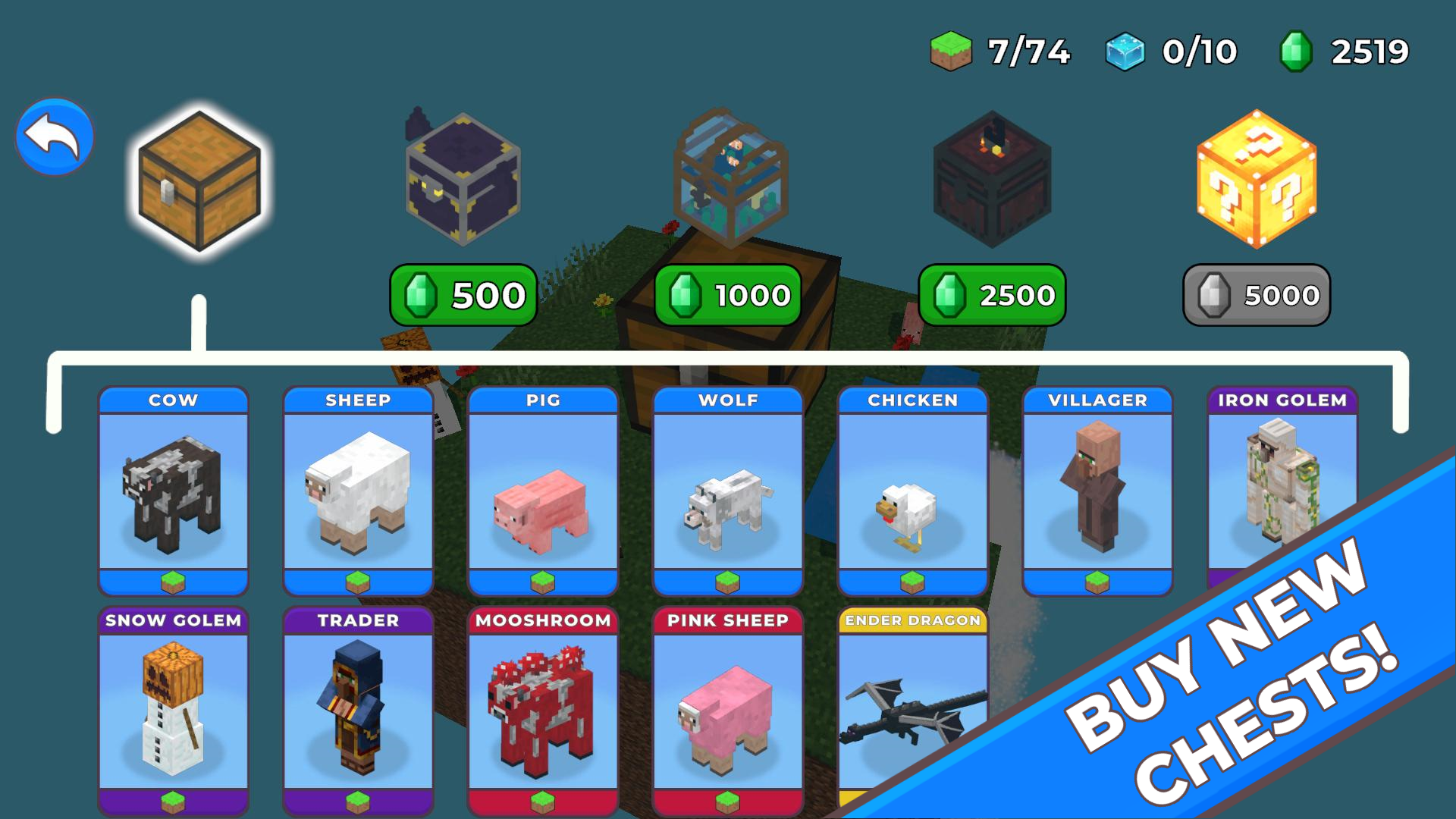1456x819 pixels.
Task: Select the Pink Sheep card
Action: (x=727, y=713)
